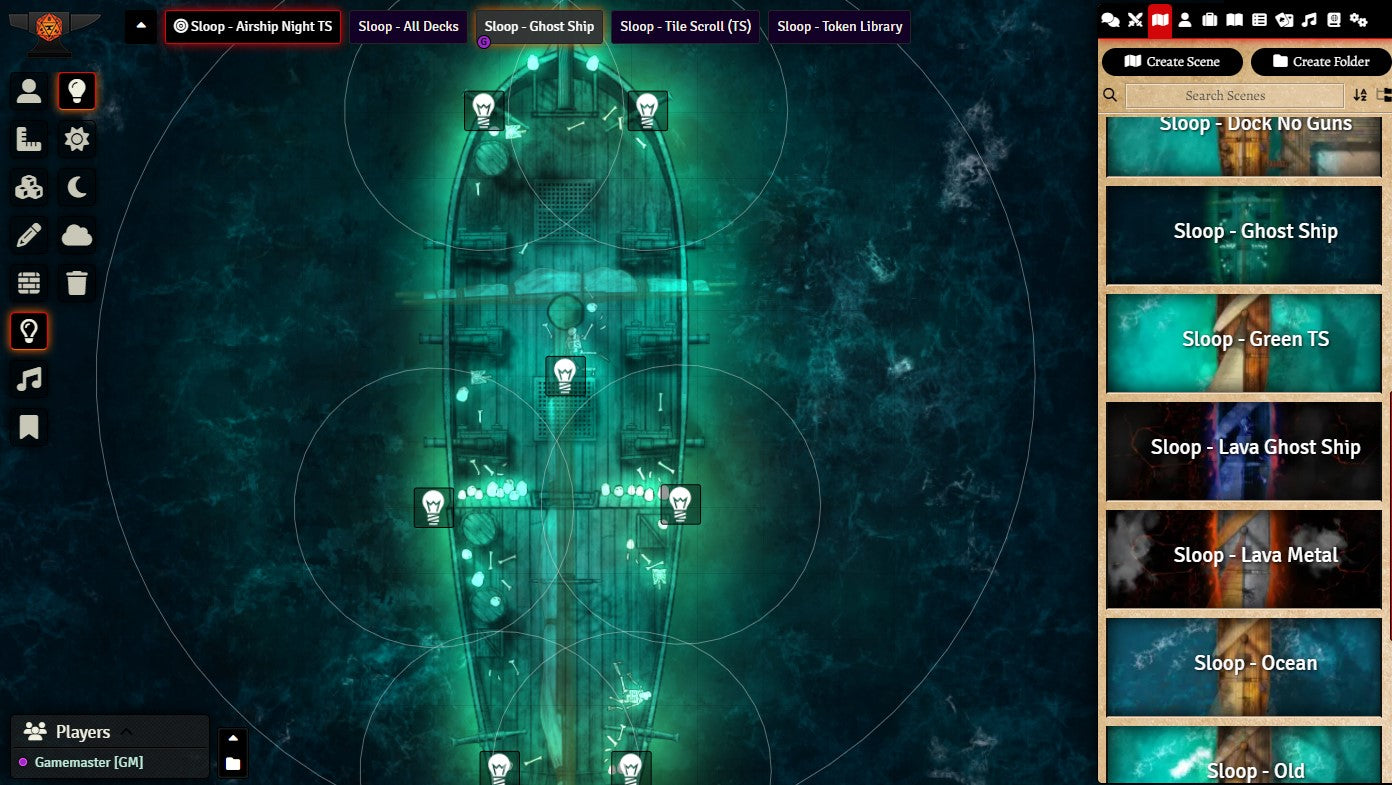The width and height of the screenshot is (1392, 785).
Task: Focus the Search Scenes field
Action: (1234, 96)
